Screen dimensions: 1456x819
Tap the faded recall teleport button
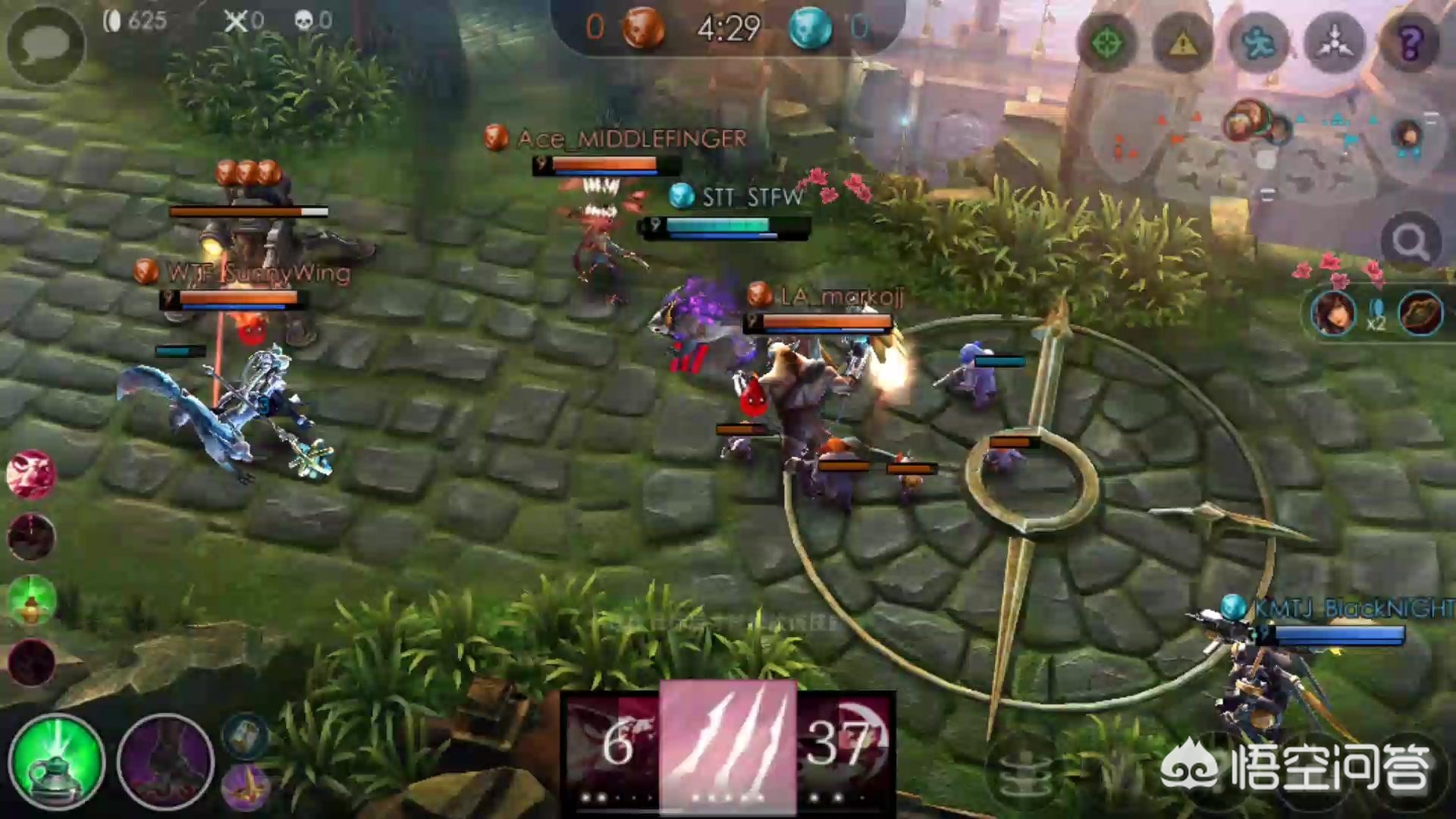1024,773
